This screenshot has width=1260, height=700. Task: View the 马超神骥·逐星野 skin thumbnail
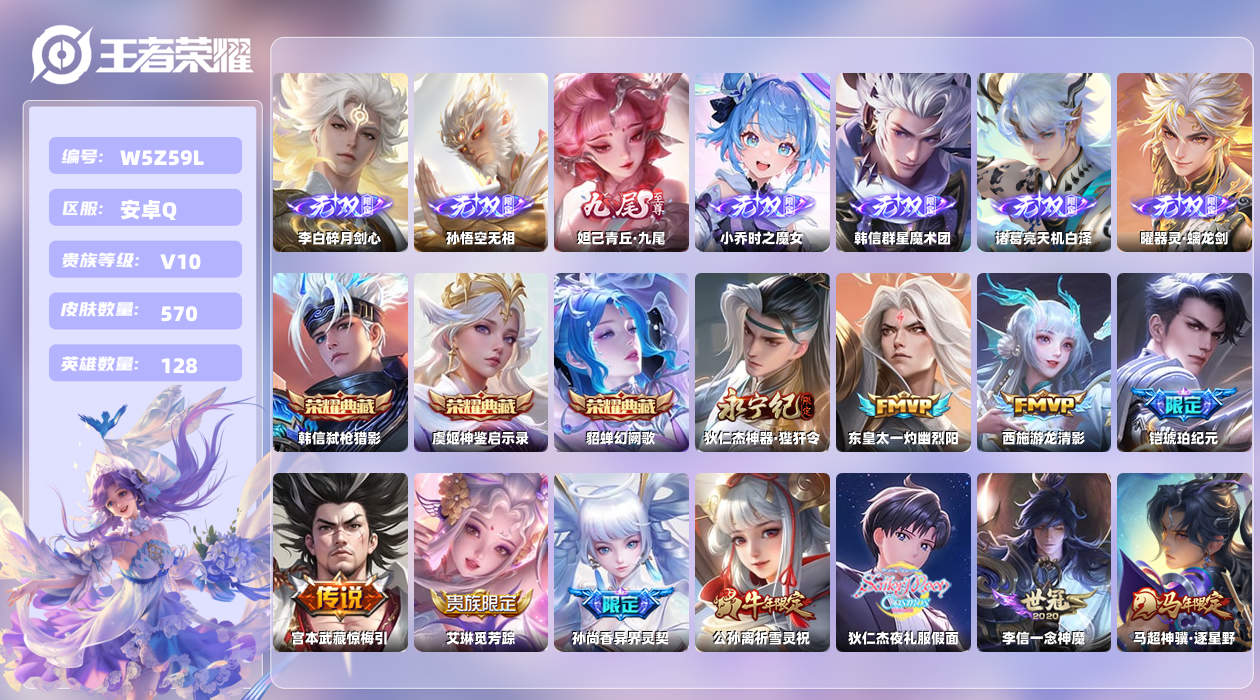point(1184,562)
